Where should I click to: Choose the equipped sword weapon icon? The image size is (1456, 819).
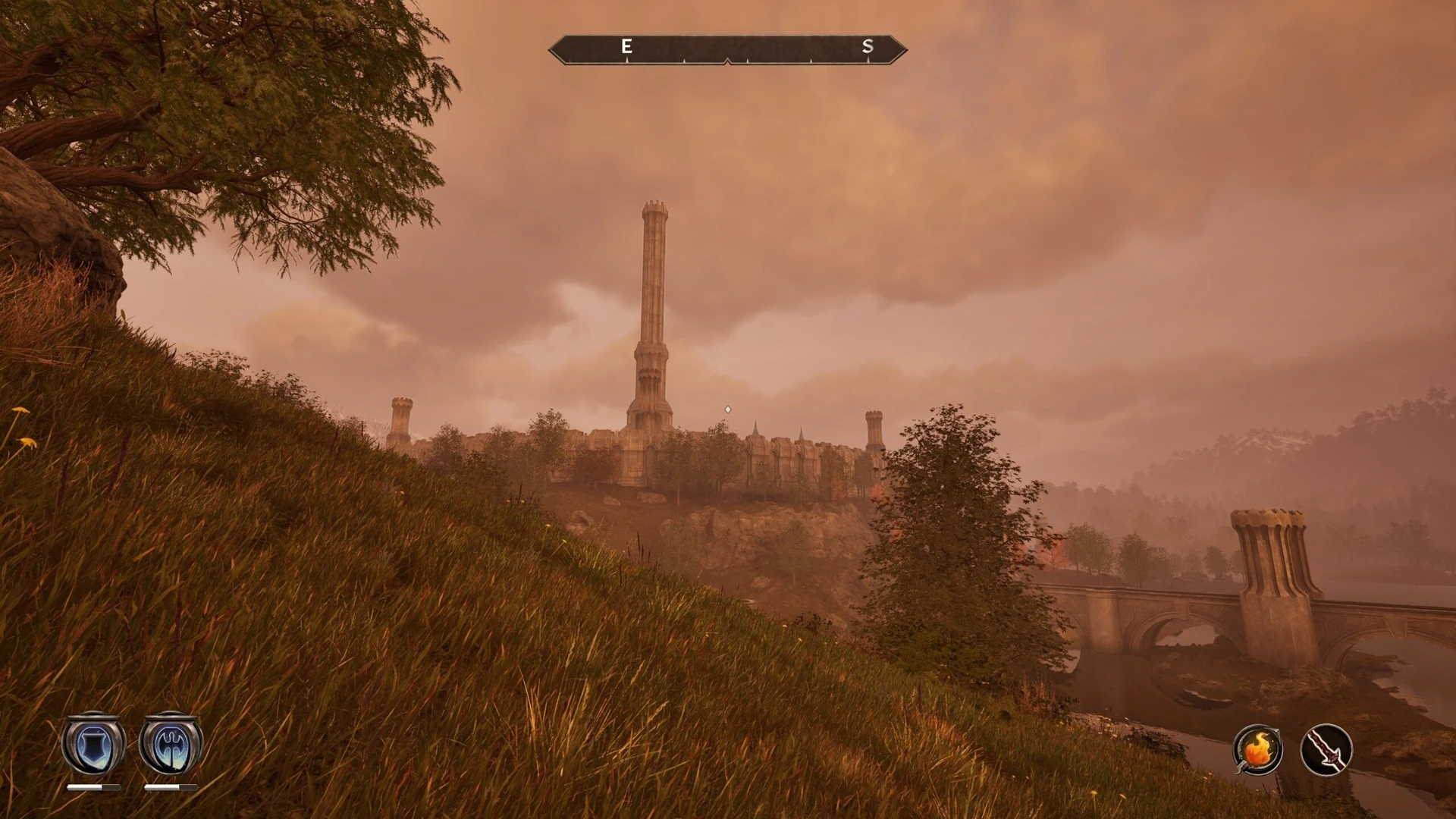[1326, 750]
